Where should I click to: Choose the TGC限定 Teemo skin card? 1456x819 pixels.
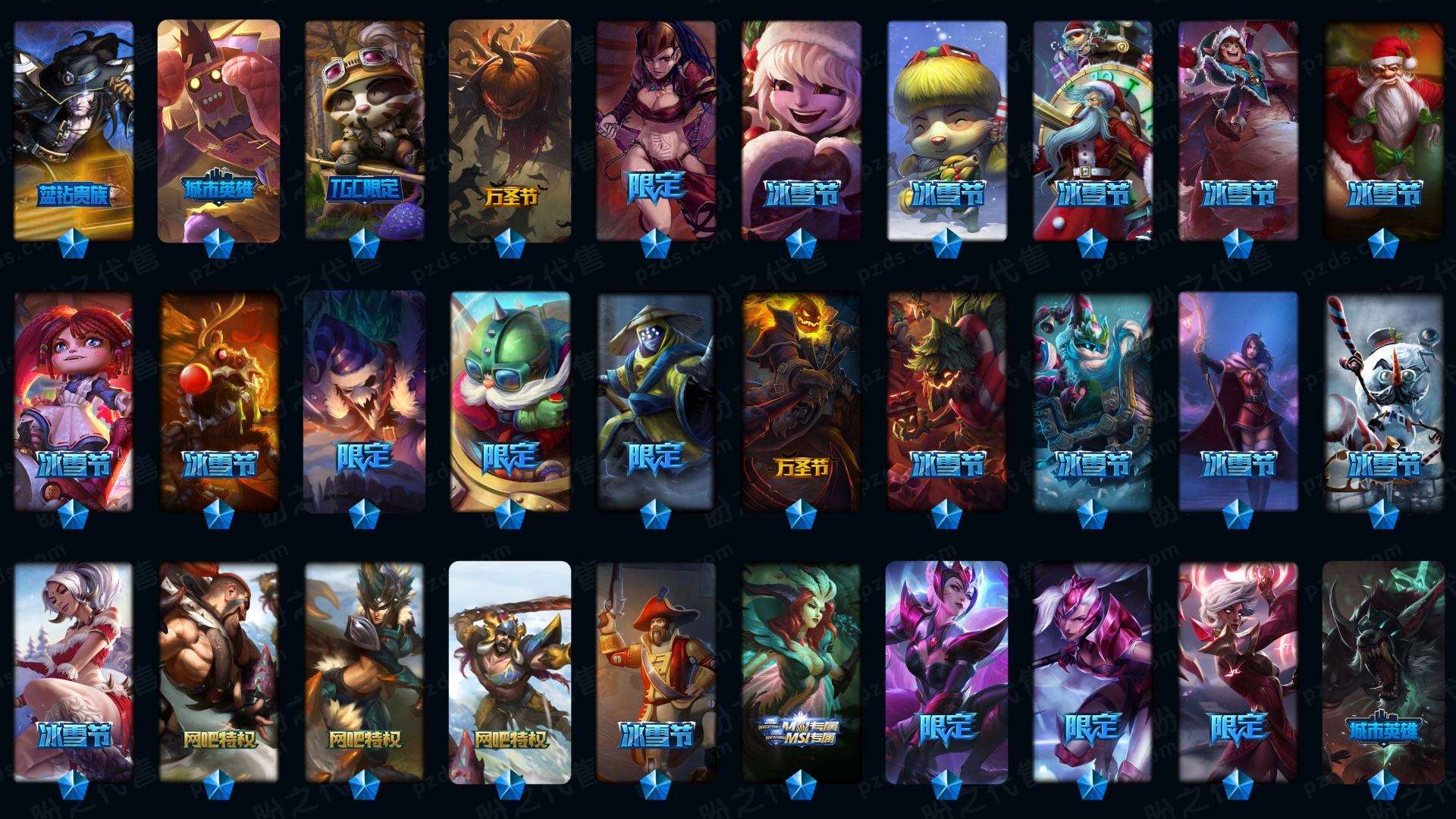tap(365, 130)
